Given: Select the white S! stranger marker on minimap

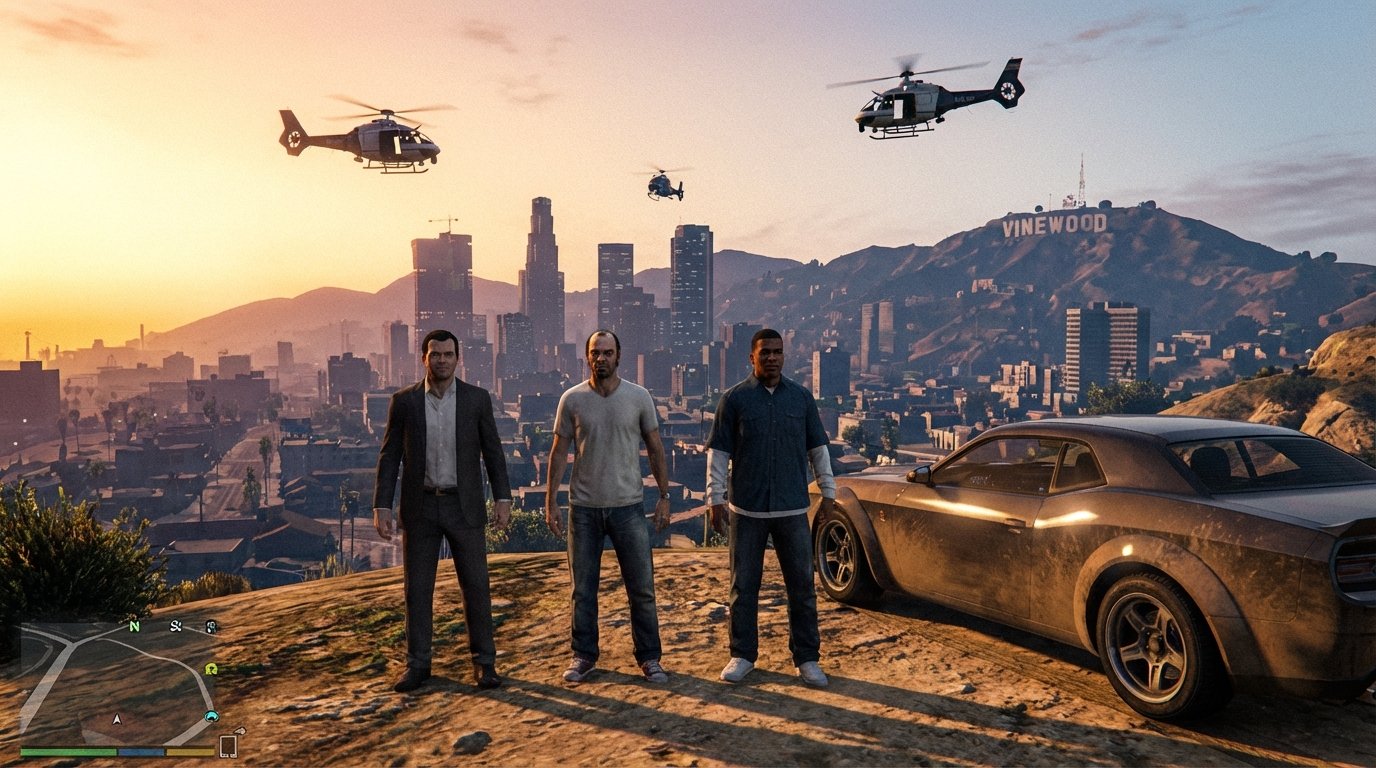Looking at the screenshot, I should (x=175, y=627).
